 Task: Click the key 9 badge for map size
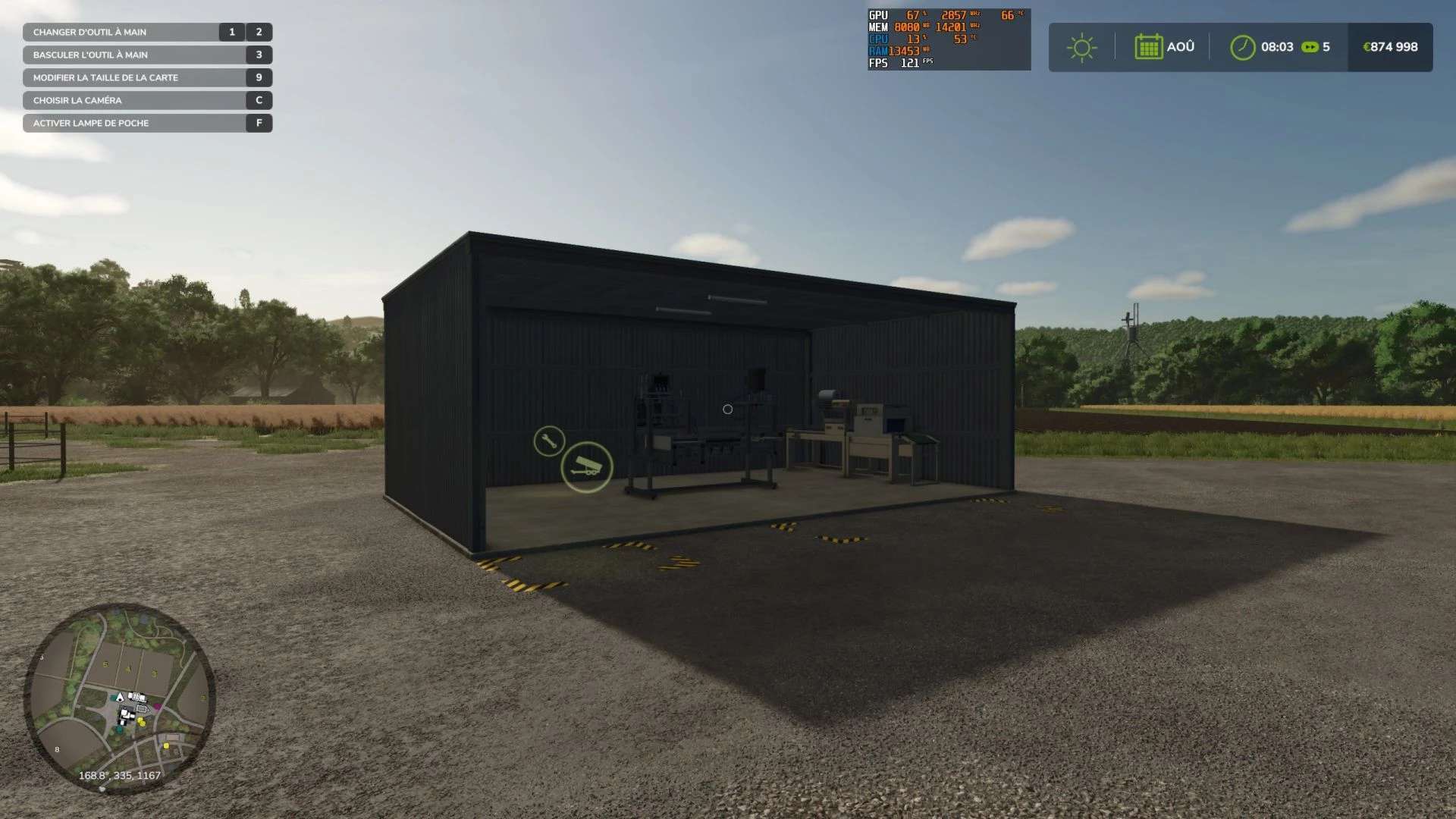(259, 77)
